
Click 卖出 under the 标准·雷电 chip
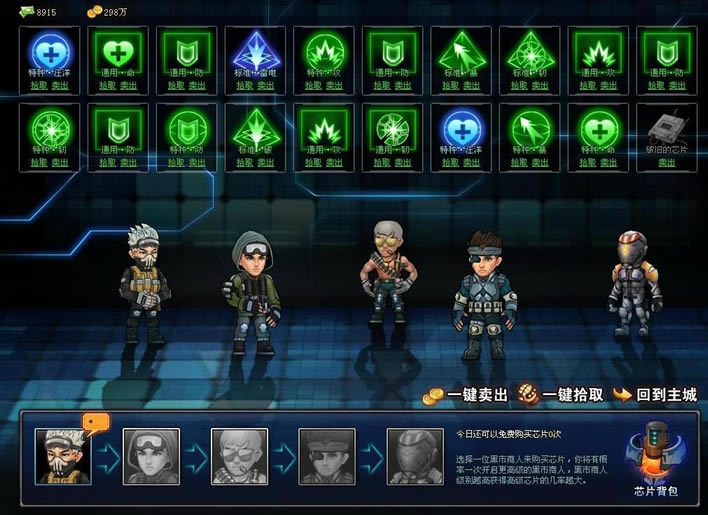click(267, 85)
